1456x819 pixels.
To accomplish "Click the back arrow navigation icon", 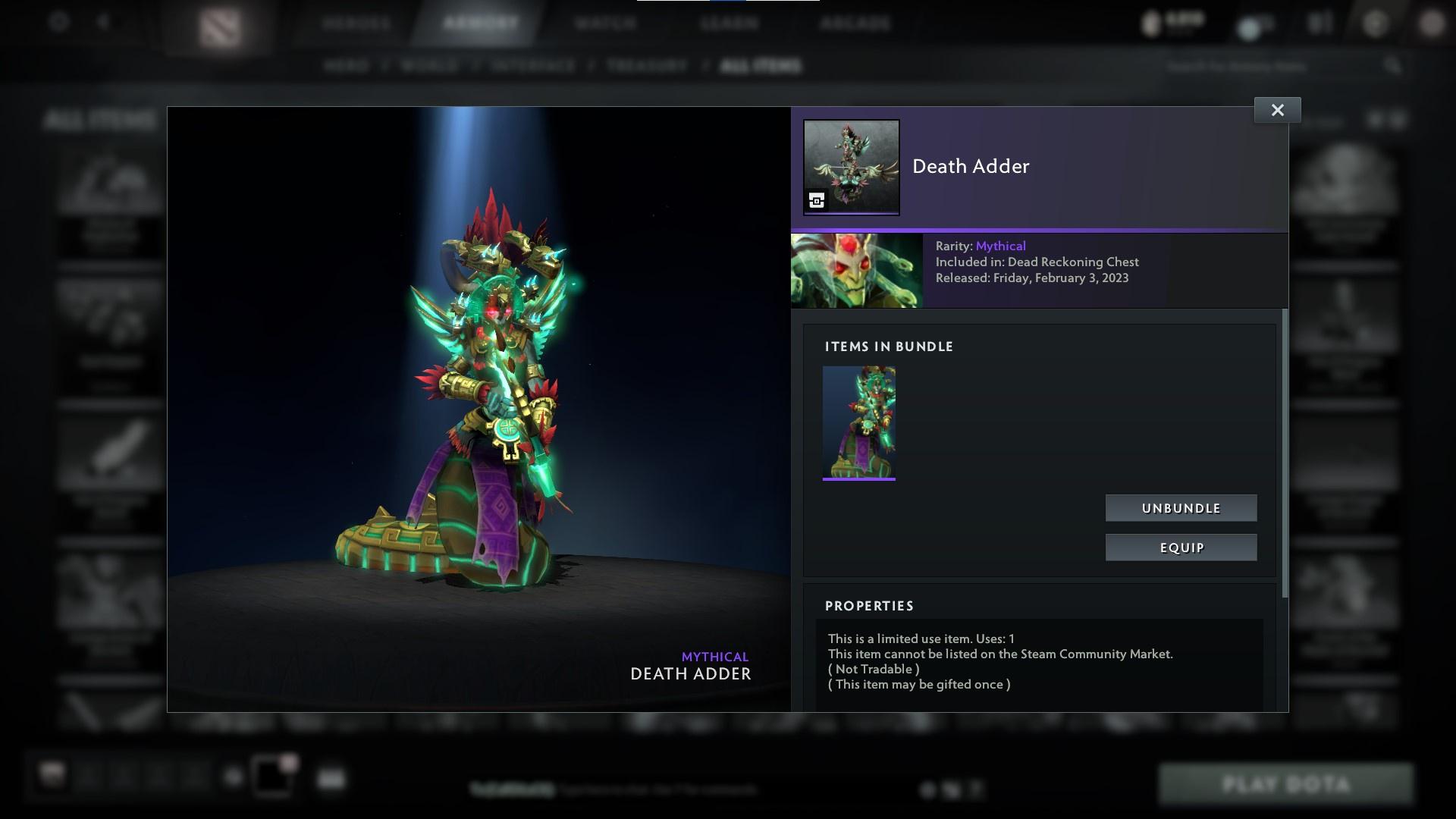I will click(103, 21).
